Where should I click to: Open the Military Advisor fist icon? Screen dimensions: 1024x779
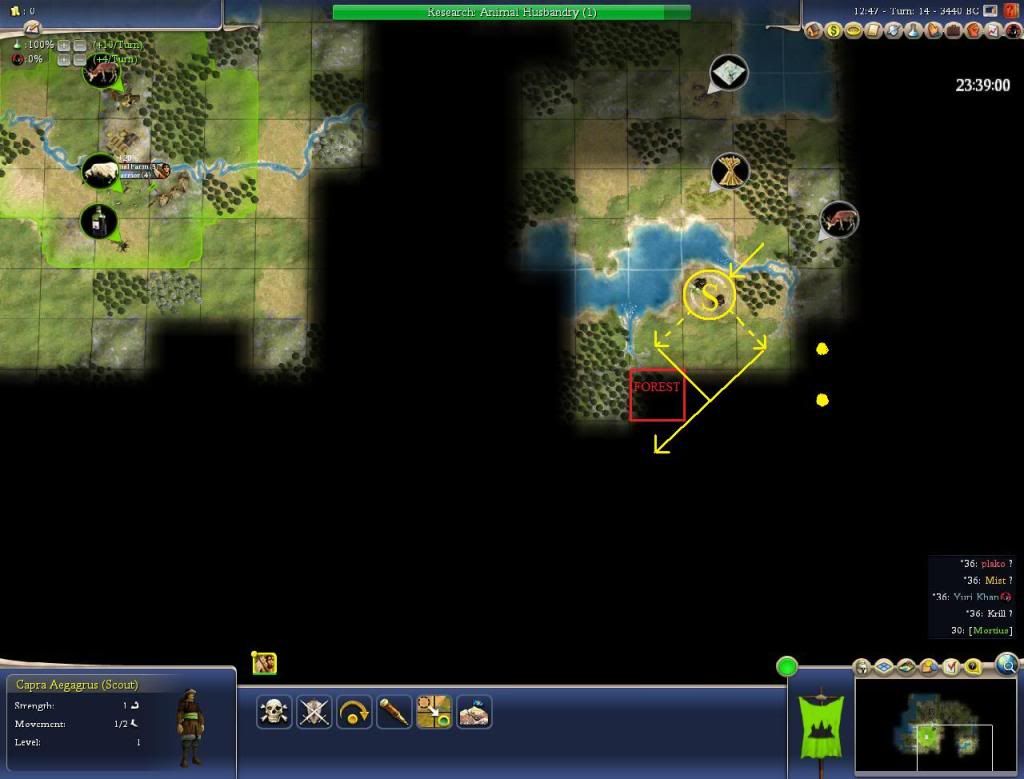[x=972, y=31]
